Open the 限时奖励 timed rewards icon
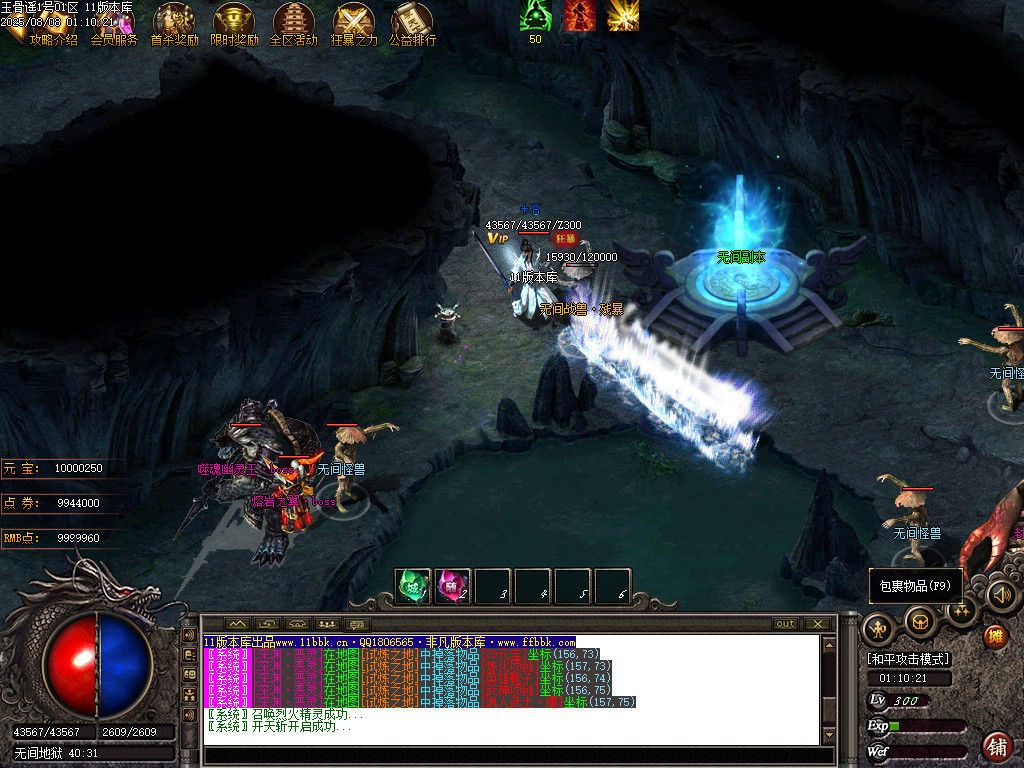The height and width of the screenshot is (768, 1024). click(x=234, y=24)
